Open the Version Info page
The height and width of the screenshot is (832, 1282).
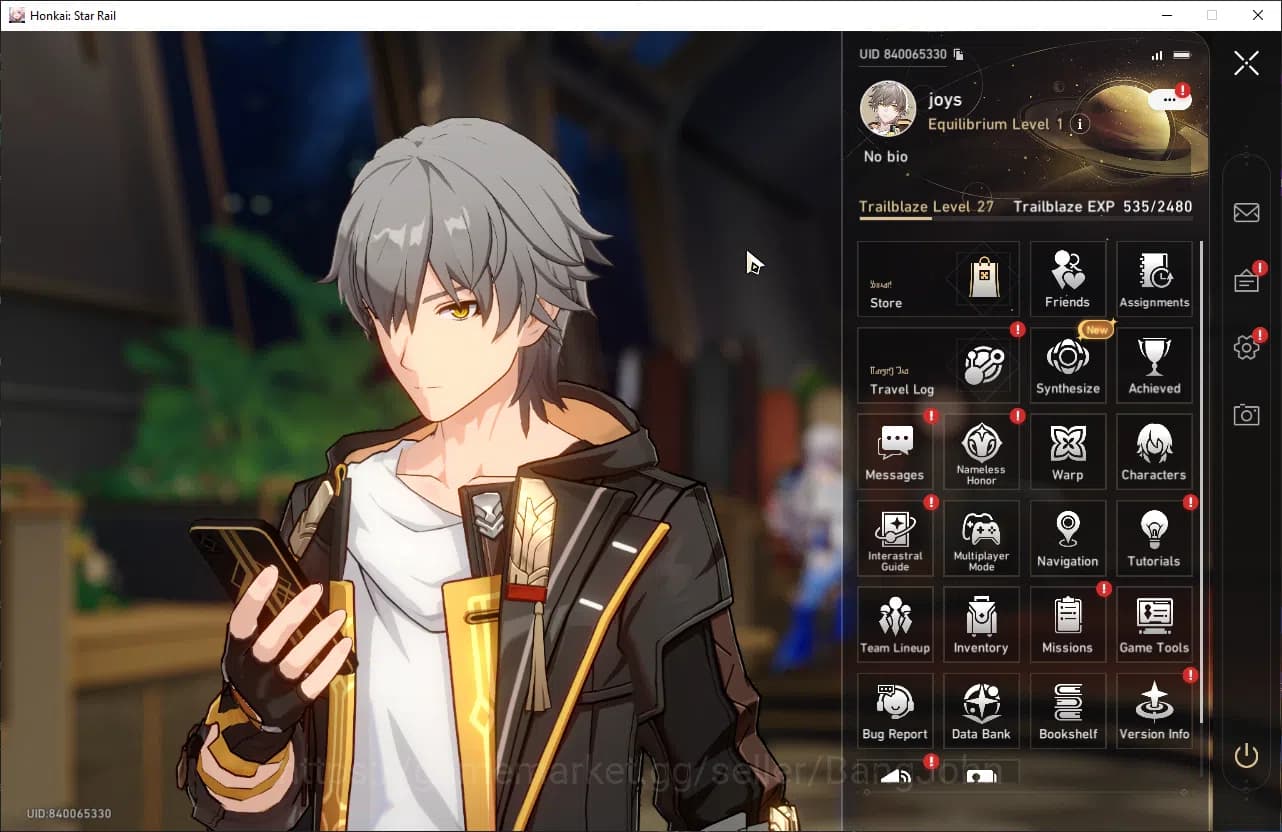(1154, 710)
